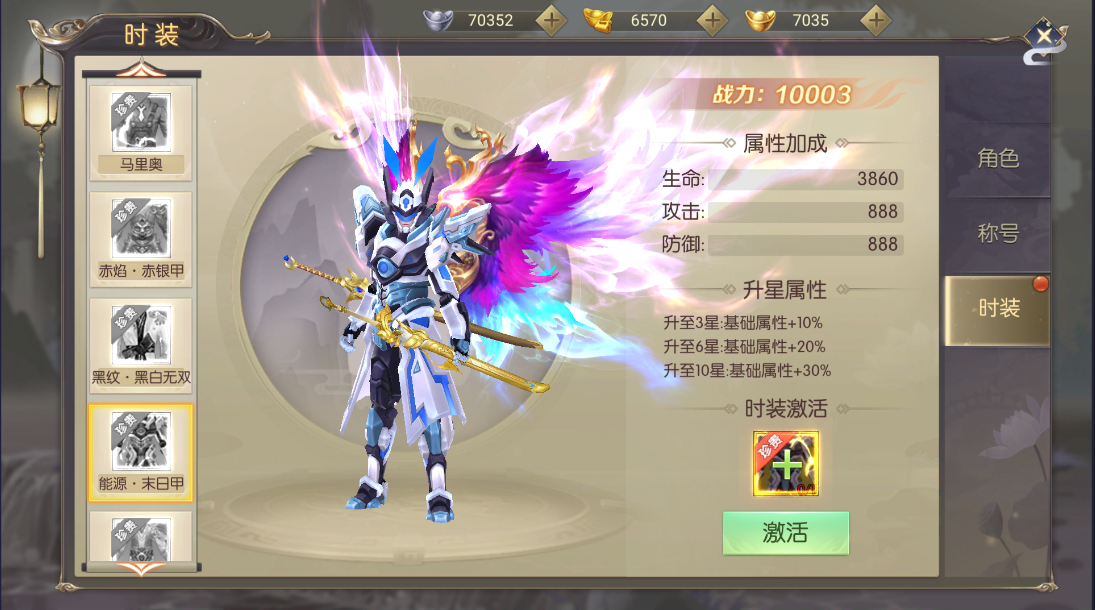Select the 赤焰·赤银甲 costume
This screenshot has width=1095, height=610.
(141, 238)
